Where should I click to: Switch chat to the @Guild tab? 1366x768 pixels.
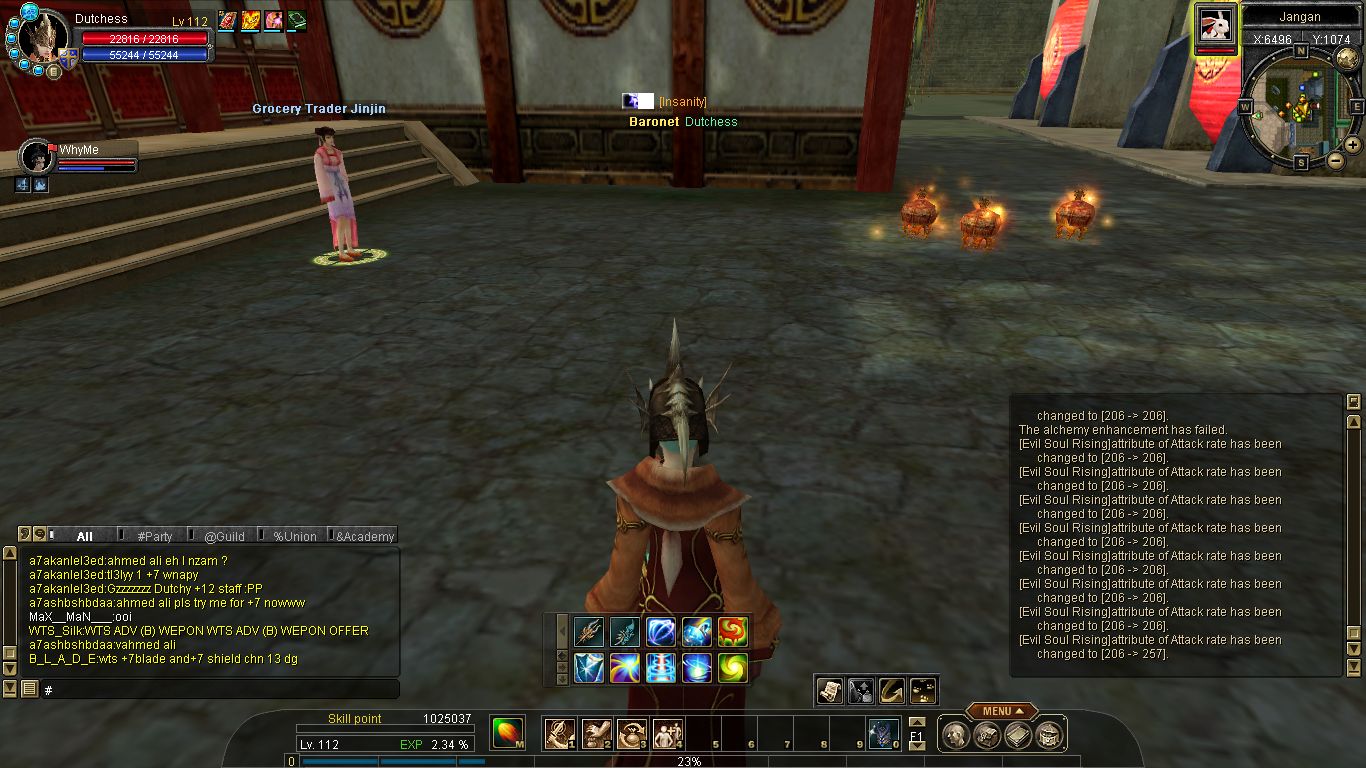[x=224, y=536]
